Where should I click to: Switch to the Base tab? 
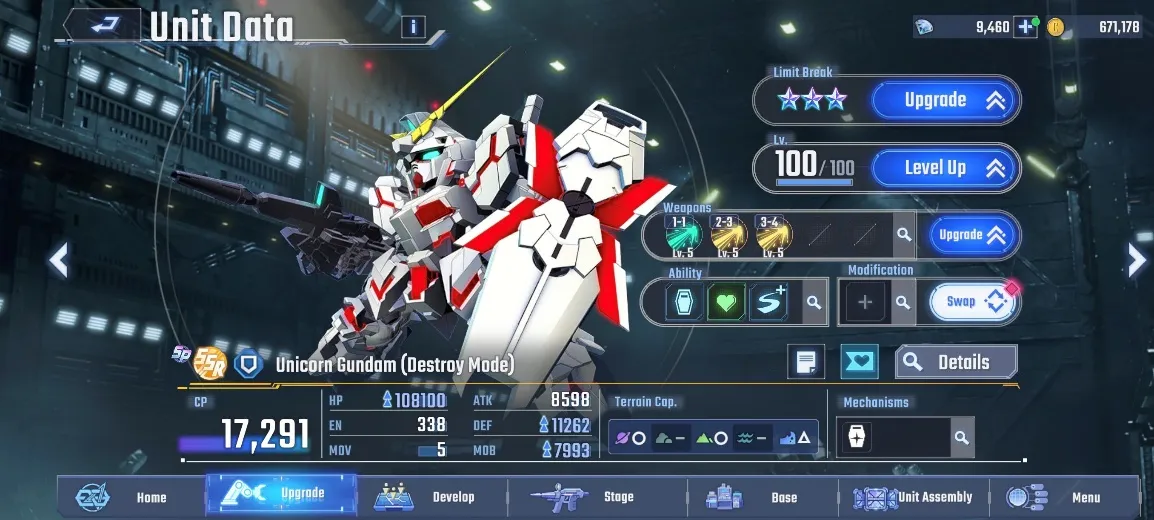[x=762, y=497]
